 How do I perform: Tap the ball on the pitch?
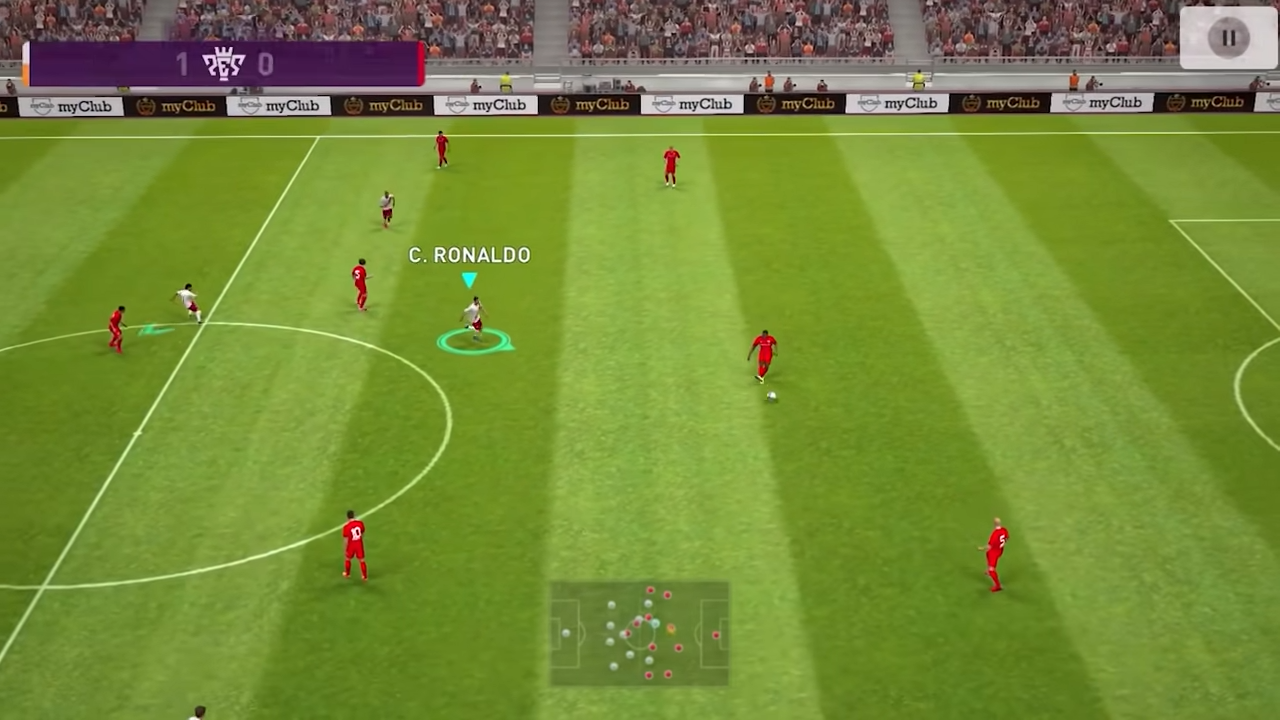(770, 398)
